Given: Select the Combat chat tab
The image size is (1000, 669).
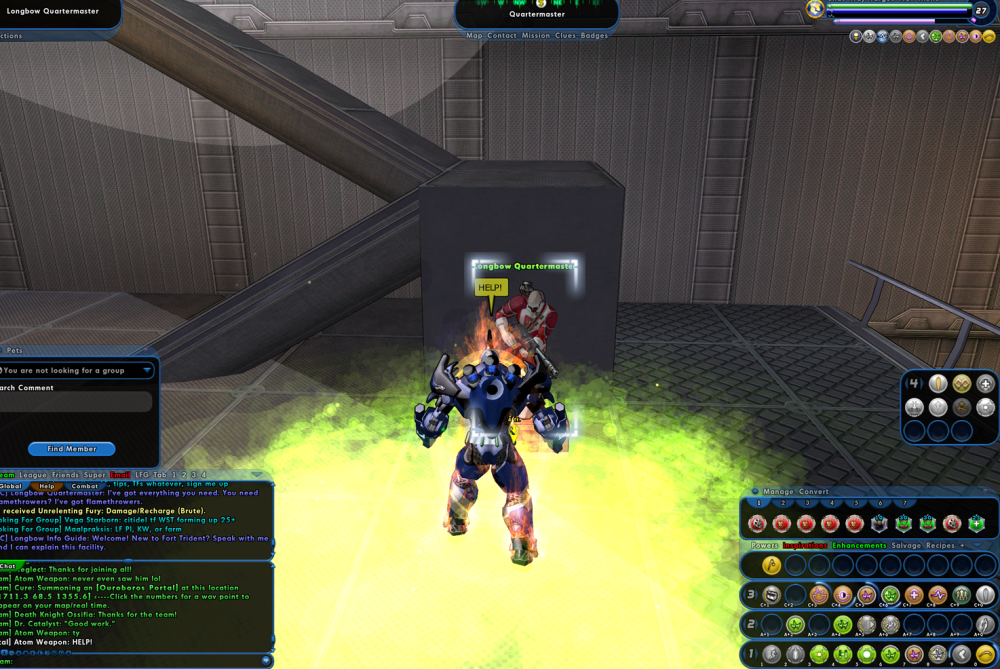Looking at the screenshot, I should coord(85,486).
